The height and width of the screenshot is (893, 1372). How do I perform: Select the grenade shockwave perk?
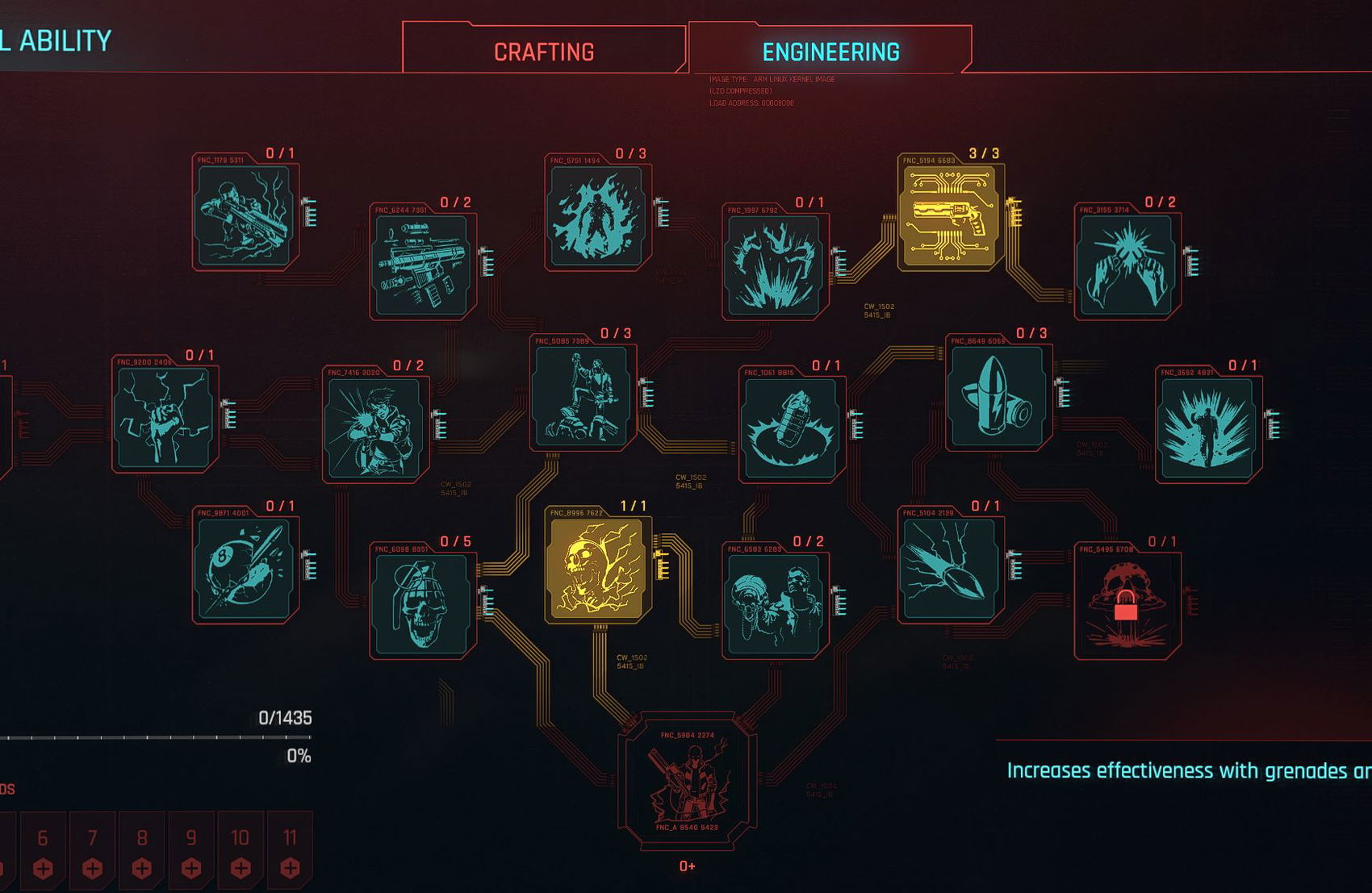791,428
